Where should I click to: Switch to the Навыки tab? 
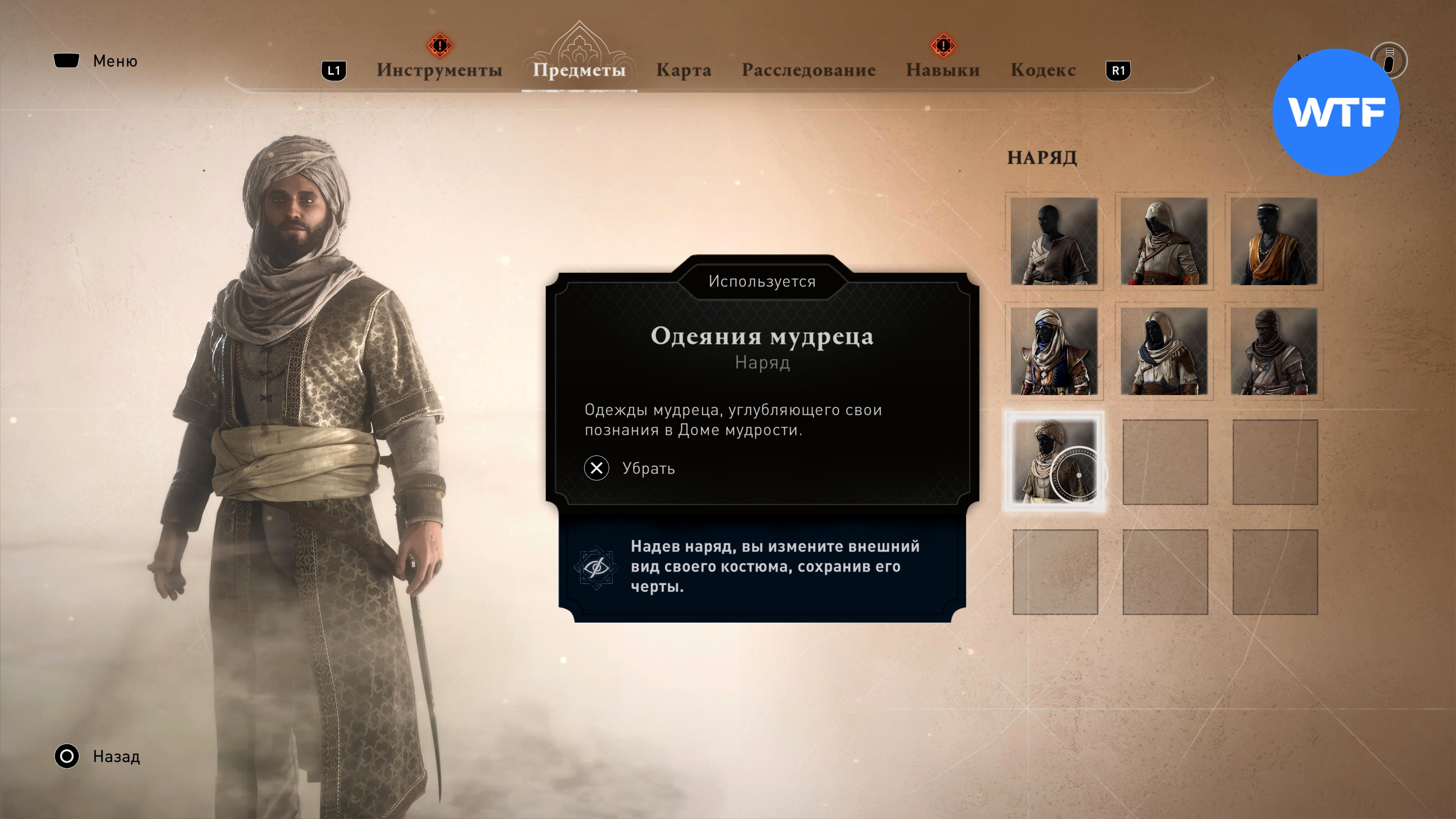pos(942,70)
